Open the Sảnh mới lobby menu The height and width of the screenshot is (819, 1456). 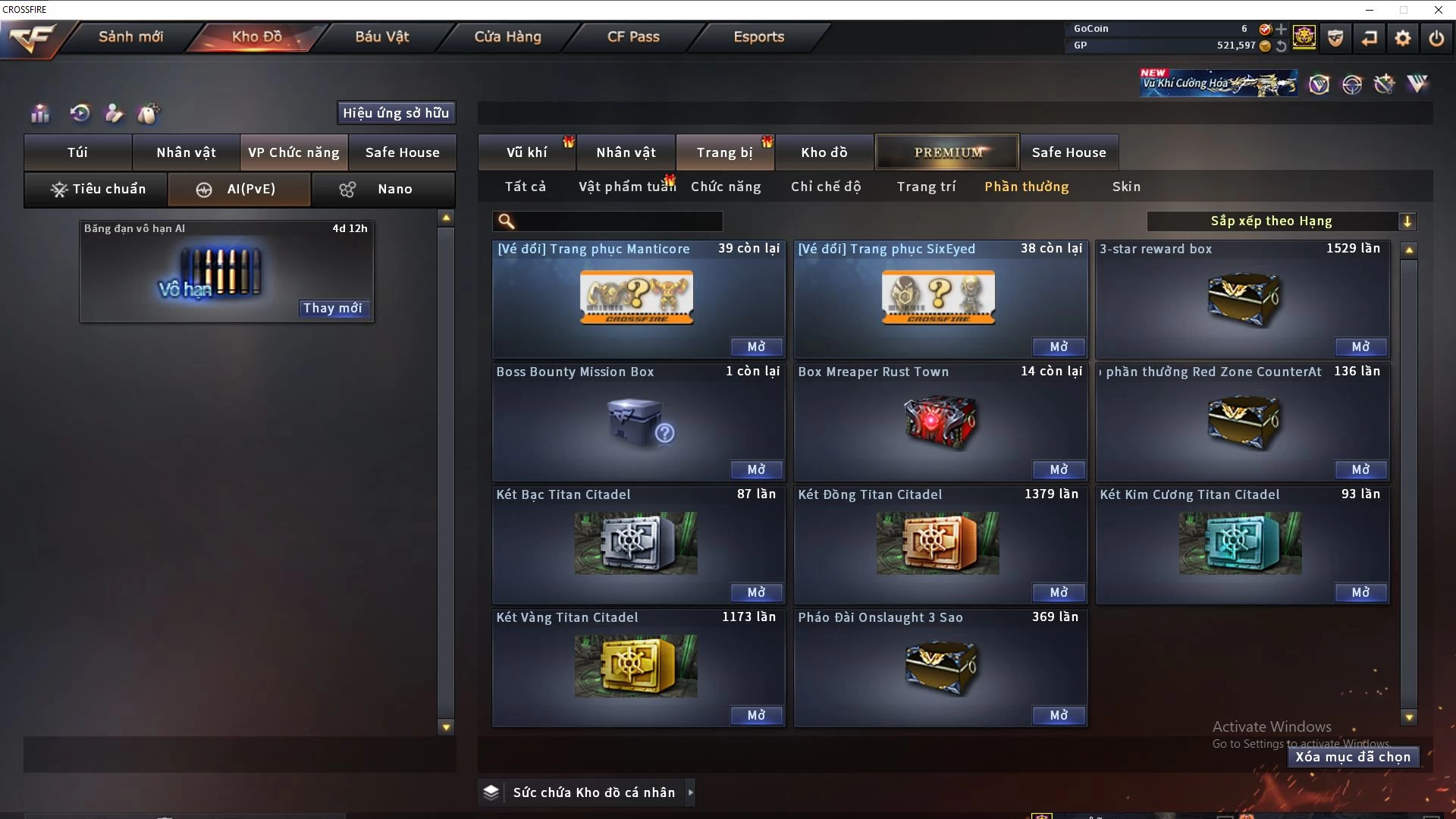(x=130, y=36)
